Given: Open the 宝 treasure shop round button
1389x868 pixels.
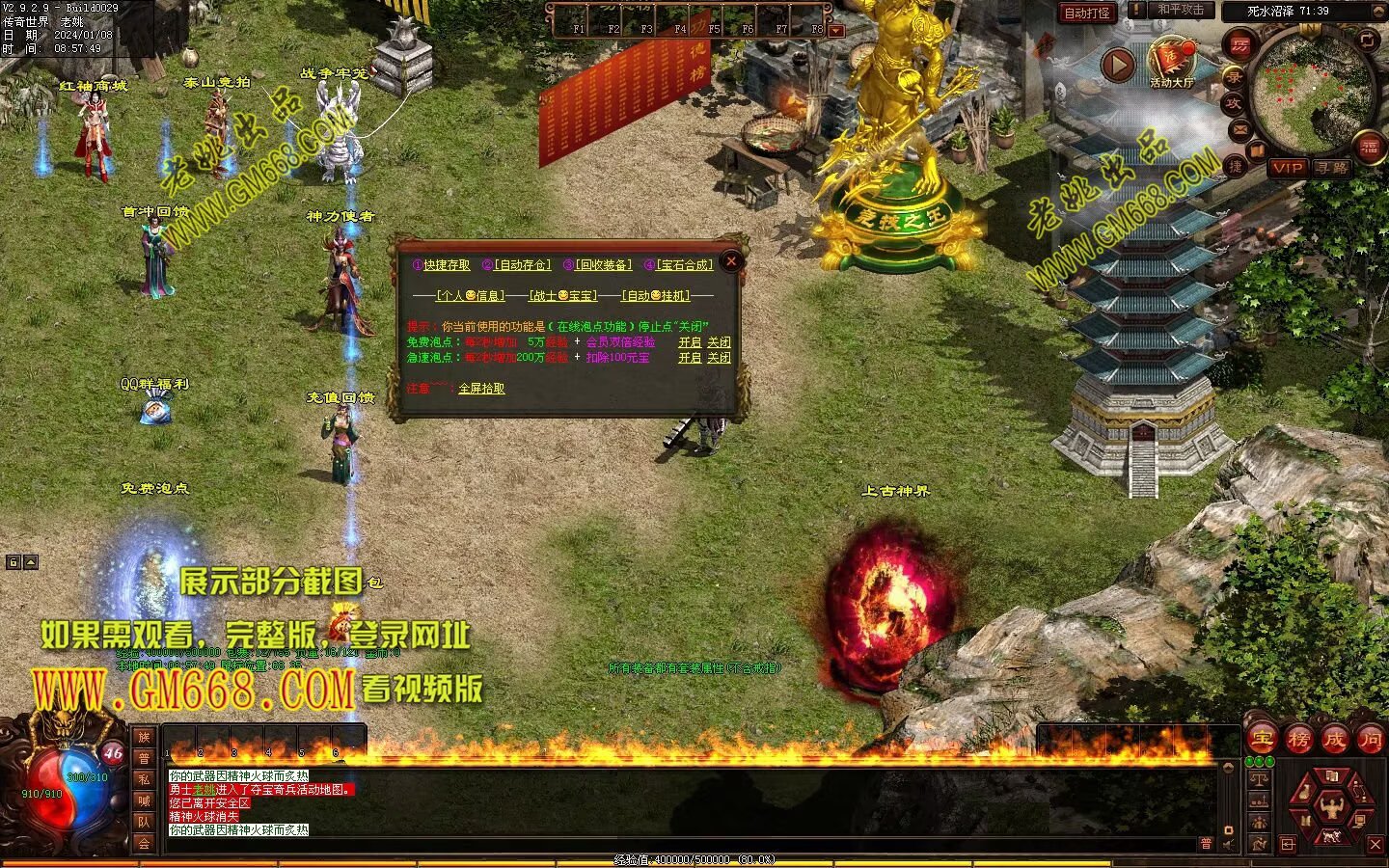Looking at the screenshot, I should (x=1263, y=740).
